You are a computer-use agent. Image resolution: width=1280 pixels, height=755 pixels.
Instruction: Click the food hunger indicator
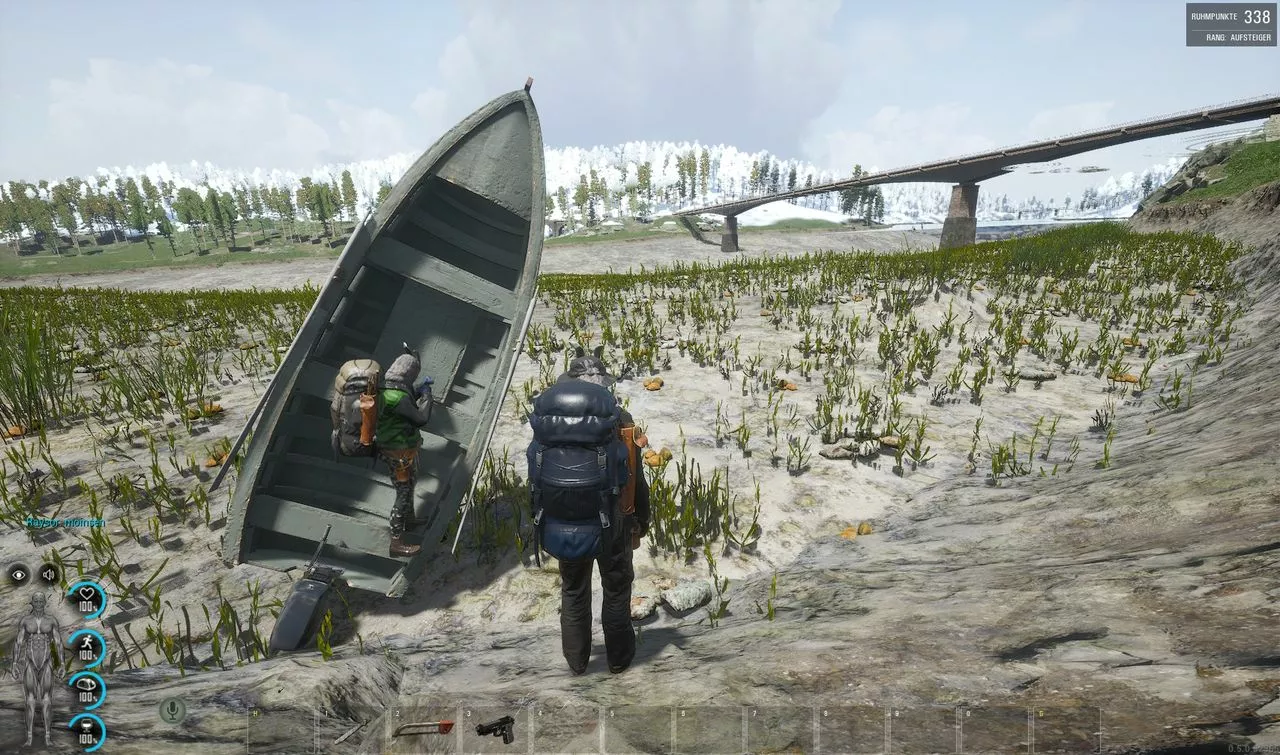[x=87, y=690]
